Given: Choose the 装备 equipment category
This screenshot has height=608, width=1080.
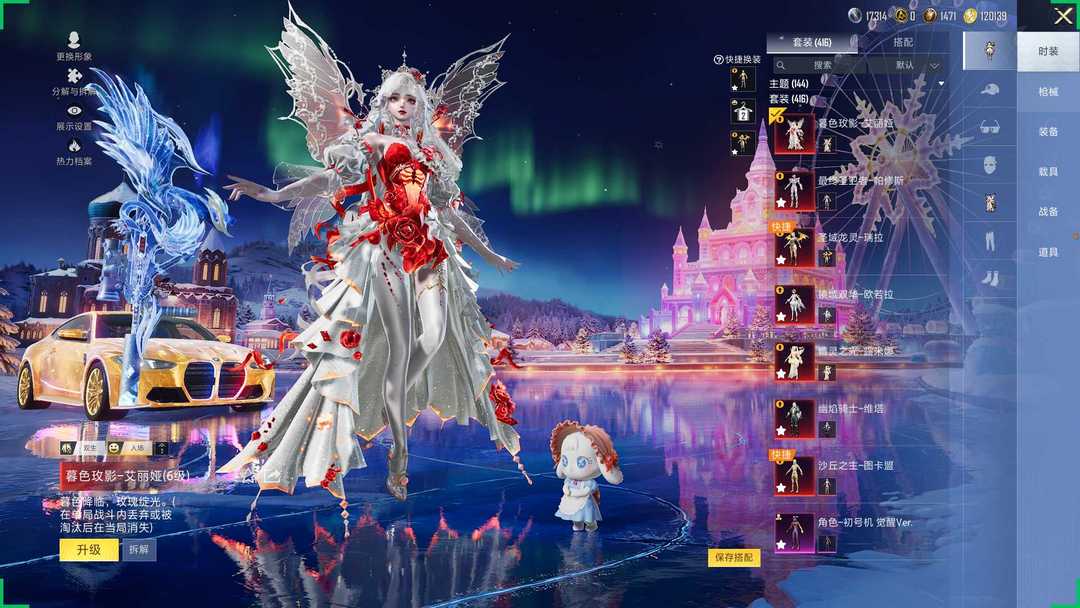Looking at the screenshot, I should [1048, 131].
